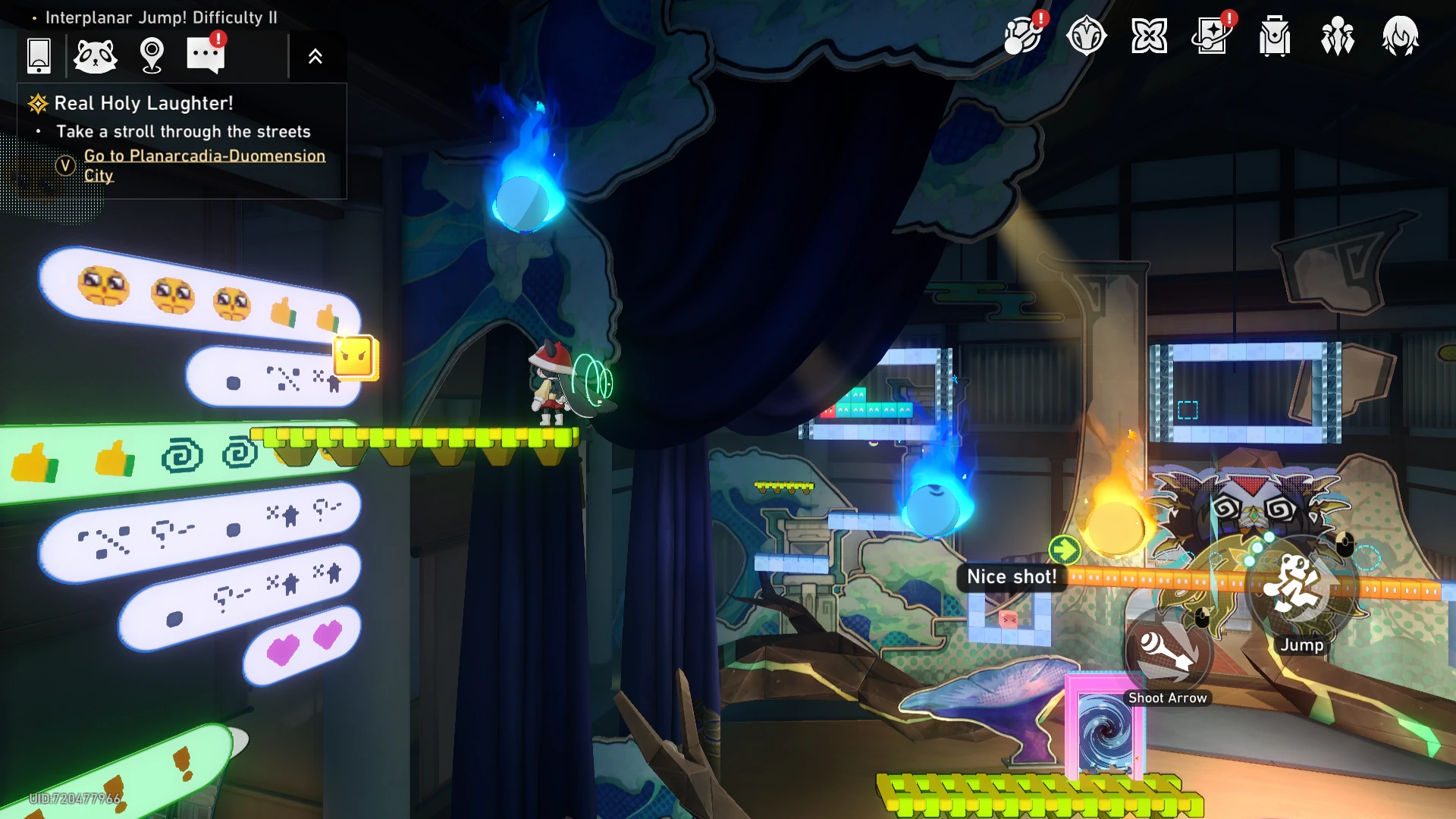1456x819 pixels.
Task: Collapse the quest panel with double-arrow
Action: coord(315,56)
